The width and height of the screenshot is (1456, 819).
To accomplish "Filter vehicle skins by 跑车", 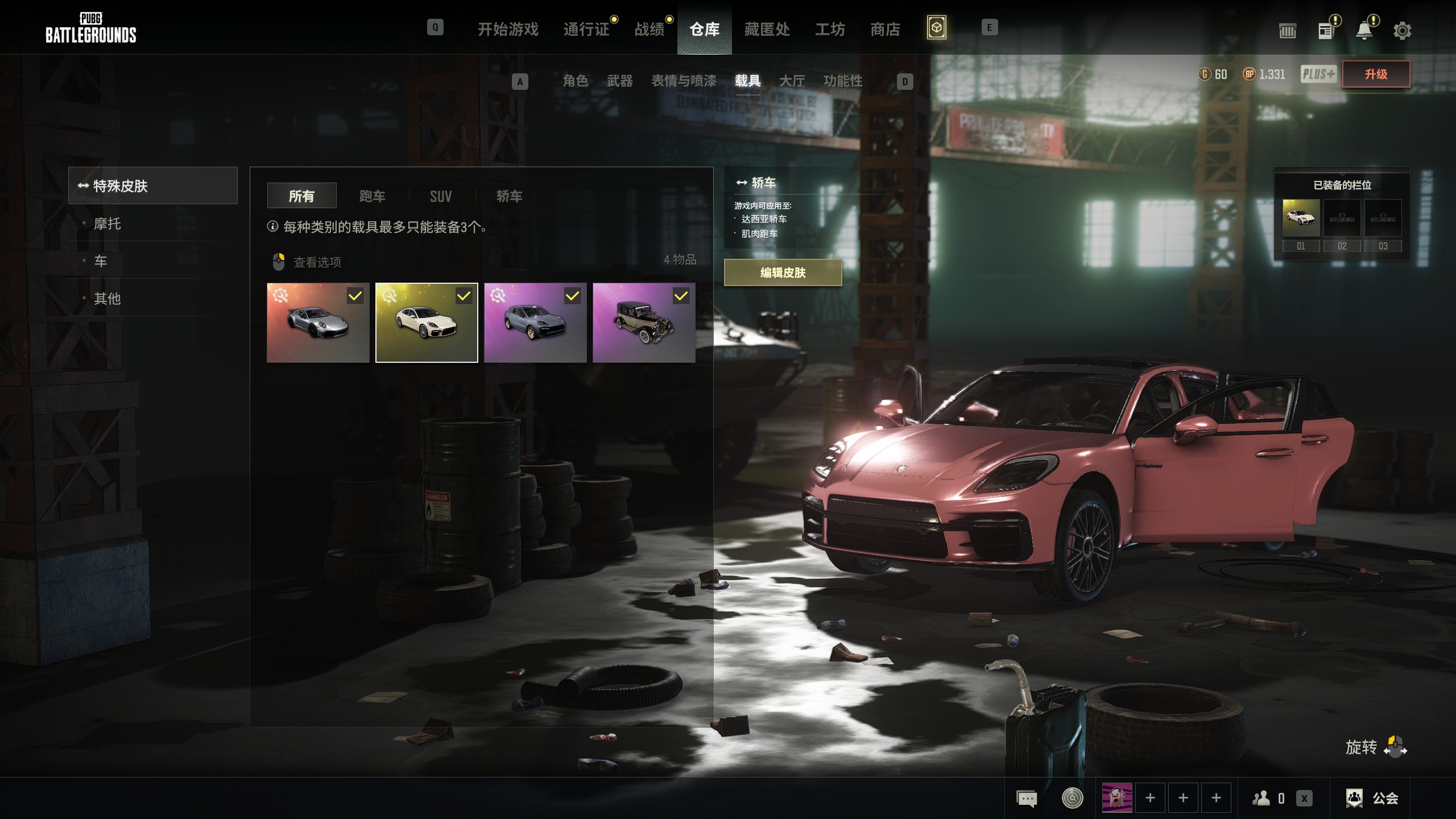I will pyautogui.click(x=372, y=196).
